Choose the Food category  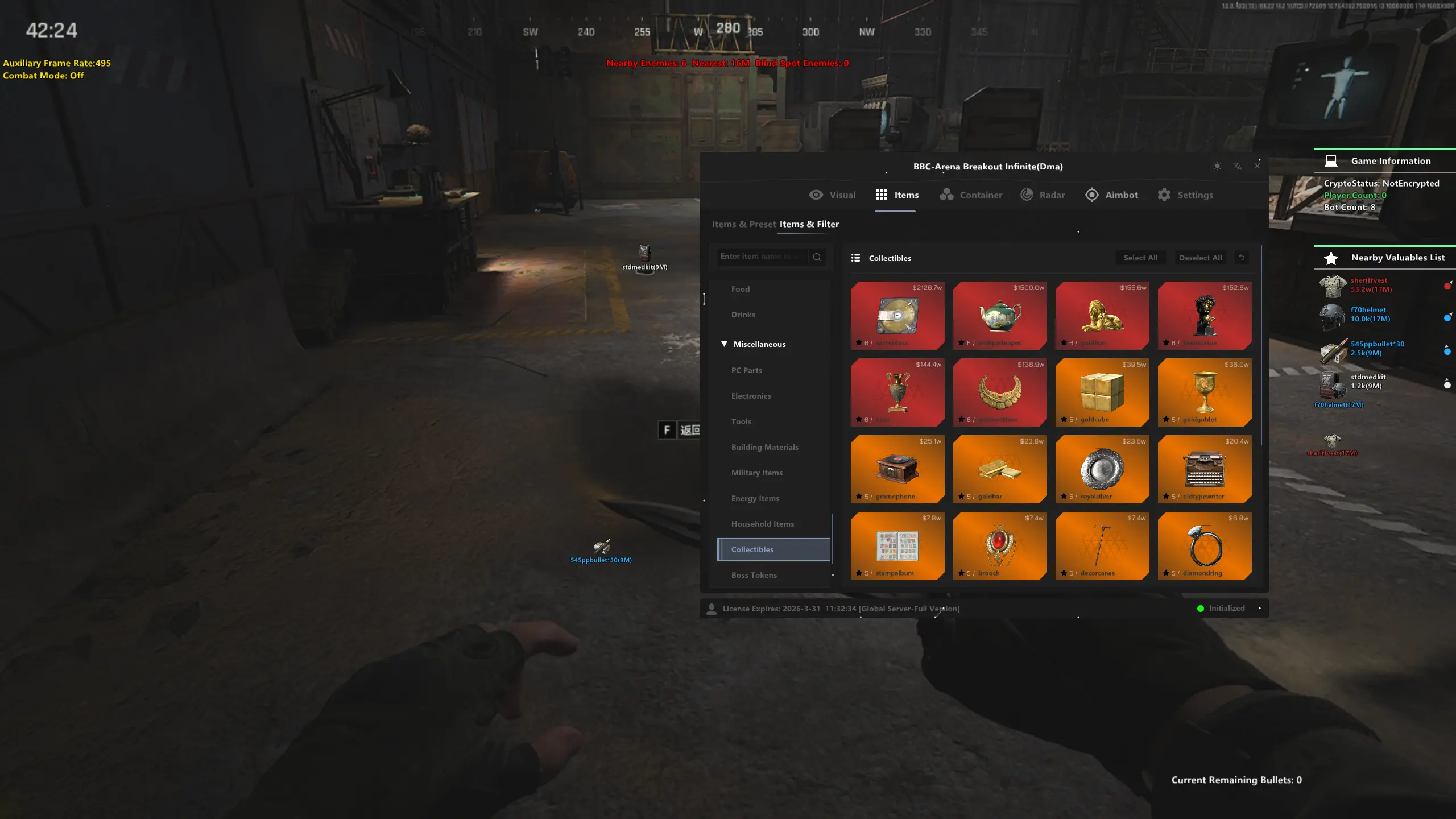[x=741, y=289]
